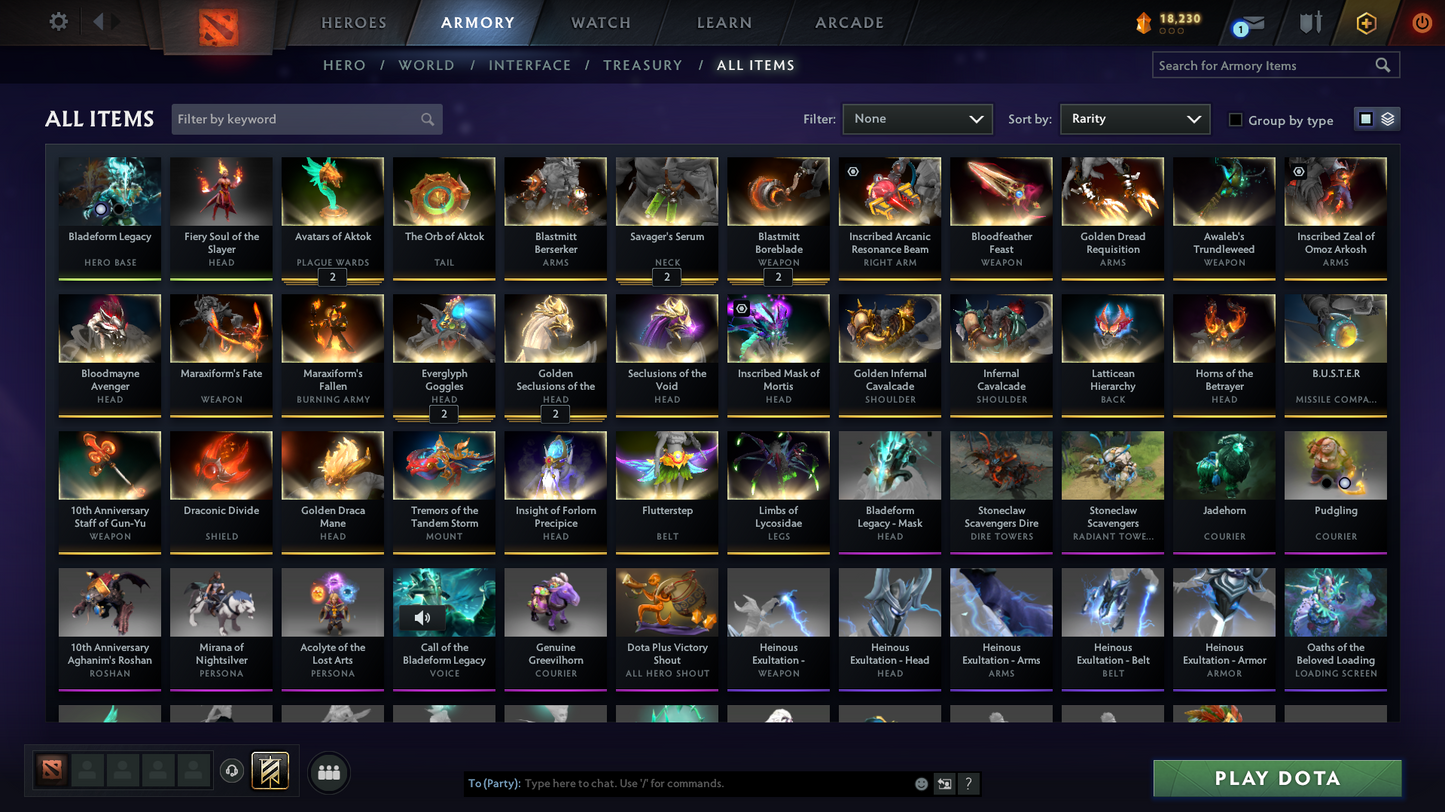Open the settings gear icon
The image size is (1445, 812).
tap(58, 21)
